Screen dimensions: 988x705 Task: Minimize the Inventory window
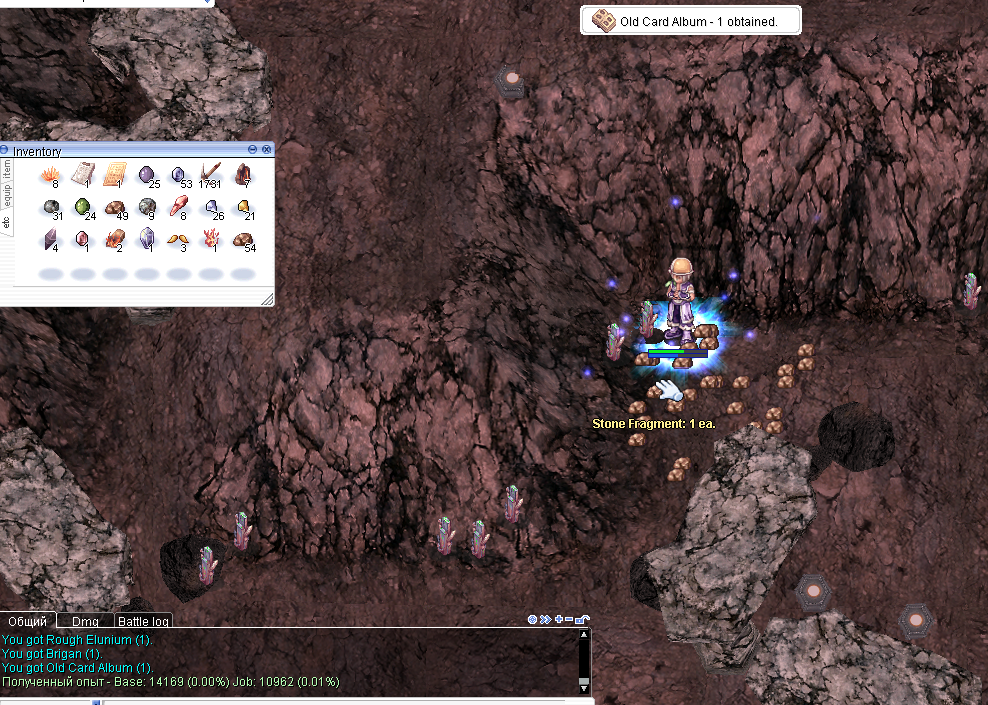[253, 149]
